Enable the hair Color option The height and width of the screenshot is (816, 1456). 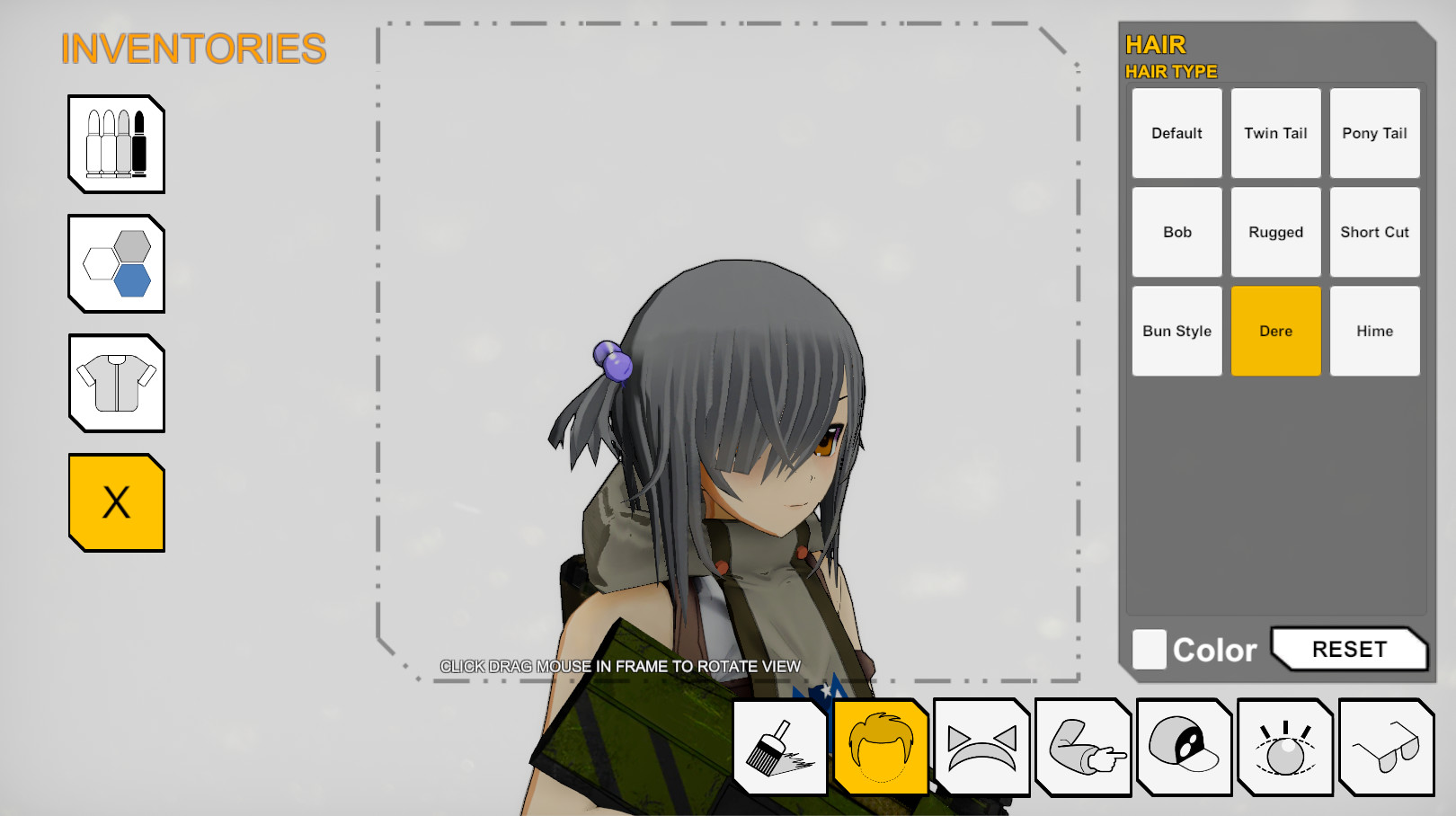[x=1149, y=649]
